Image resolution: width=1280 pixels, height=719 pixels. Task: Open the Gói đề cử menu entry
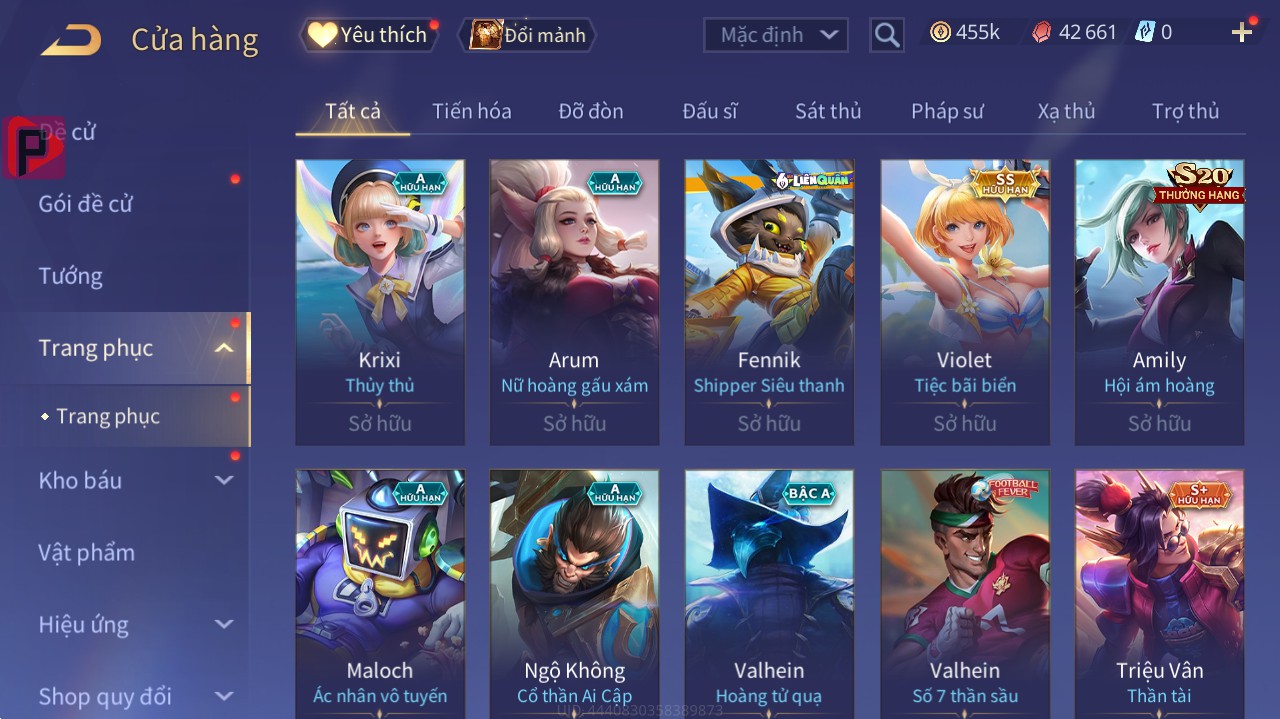[x=86, y=204]
